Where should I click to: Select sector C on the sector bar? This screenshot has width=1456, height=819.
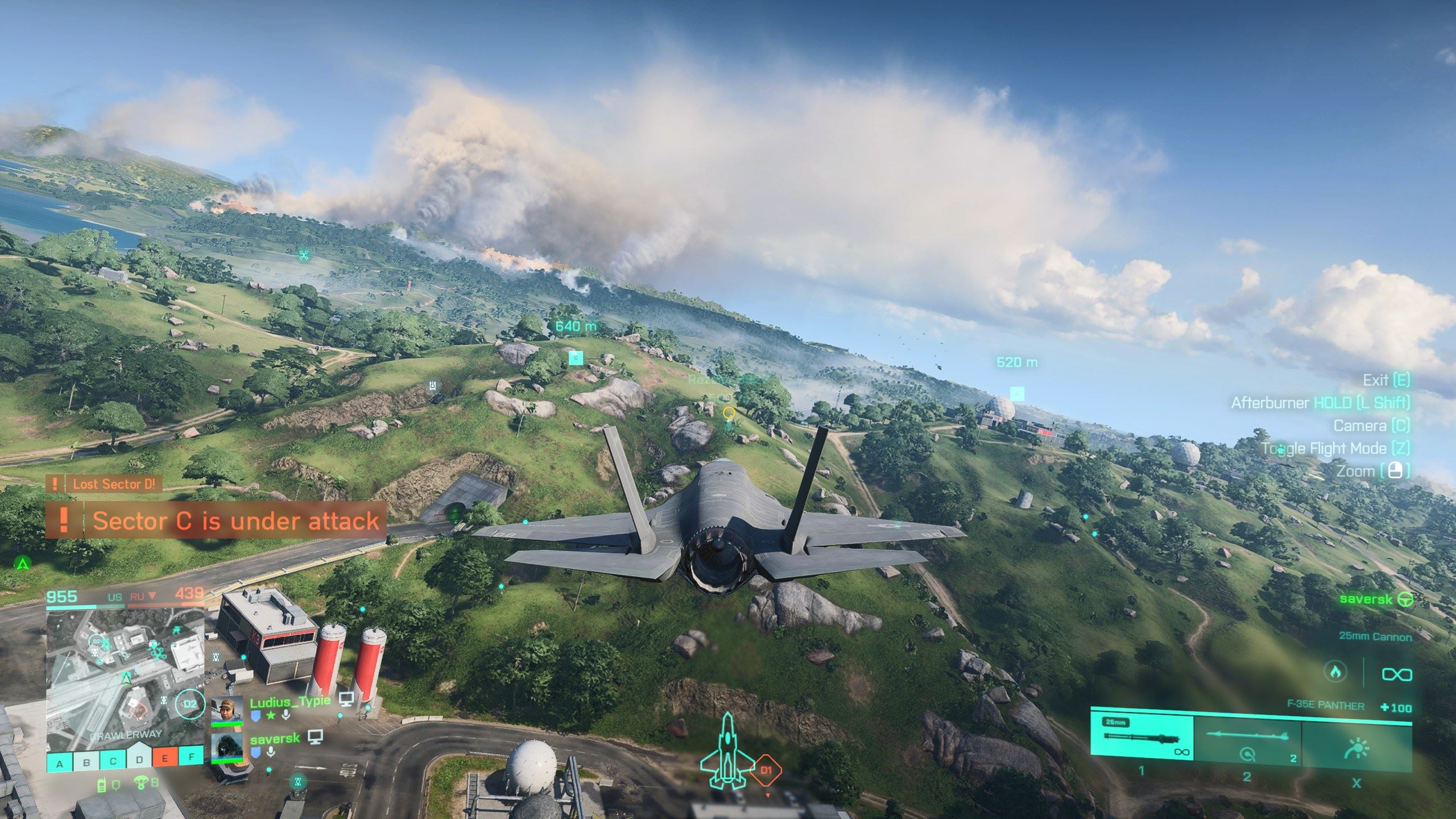pos(113,763)
